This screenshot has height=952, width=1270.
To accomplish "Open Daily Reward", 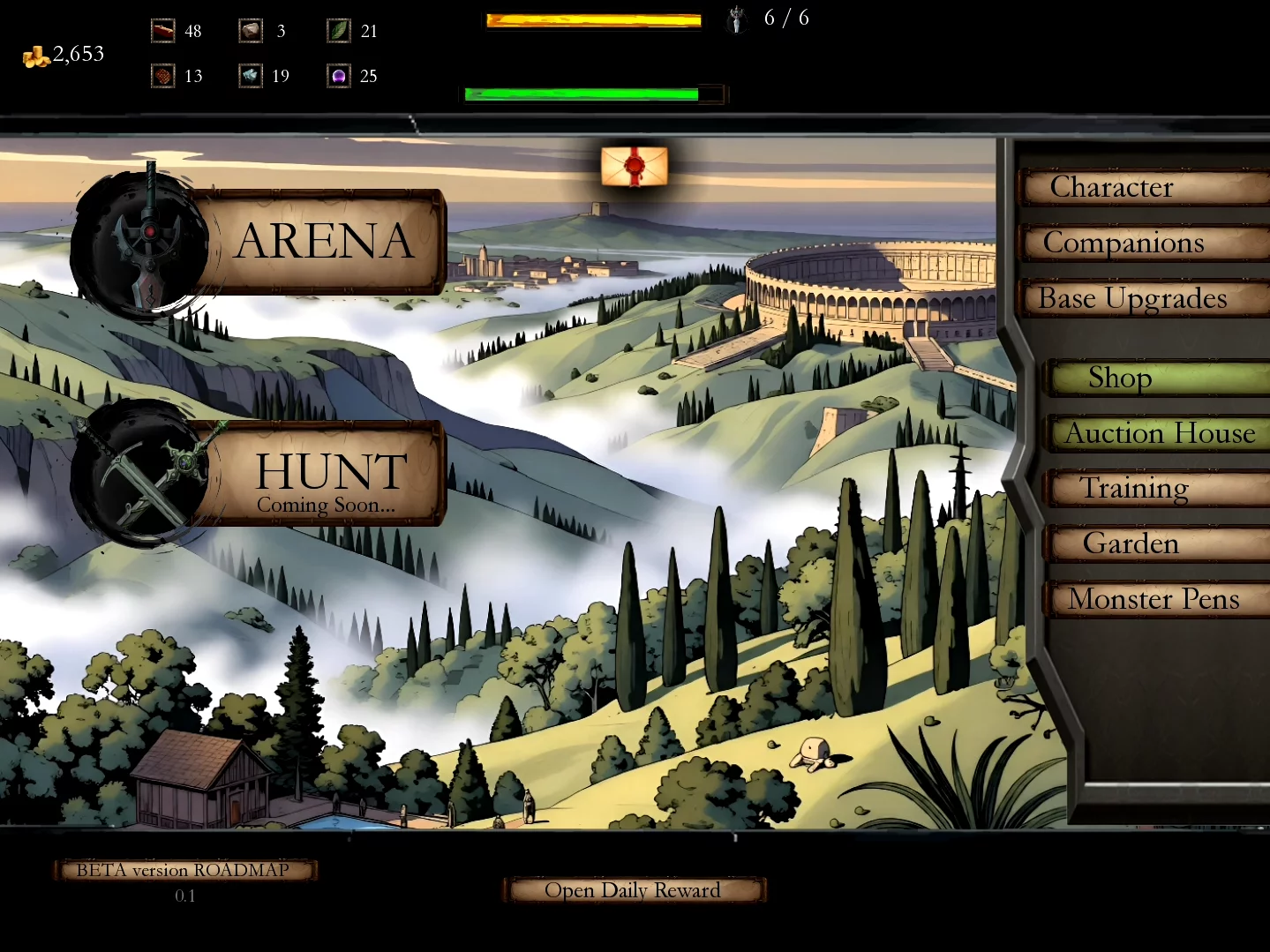I will click(x=633, y=890).
